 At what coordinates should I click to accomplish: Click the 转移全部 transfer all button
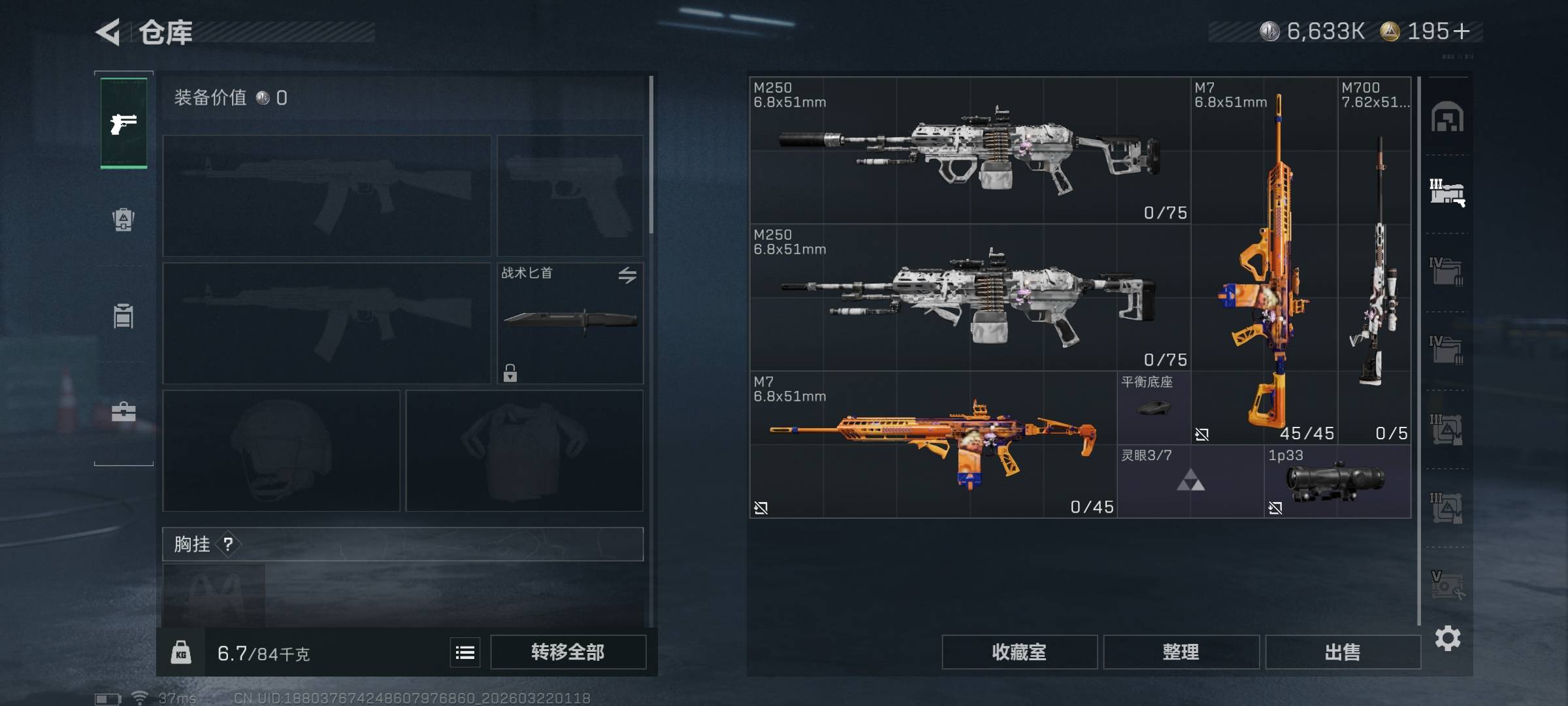click(568, 652)
